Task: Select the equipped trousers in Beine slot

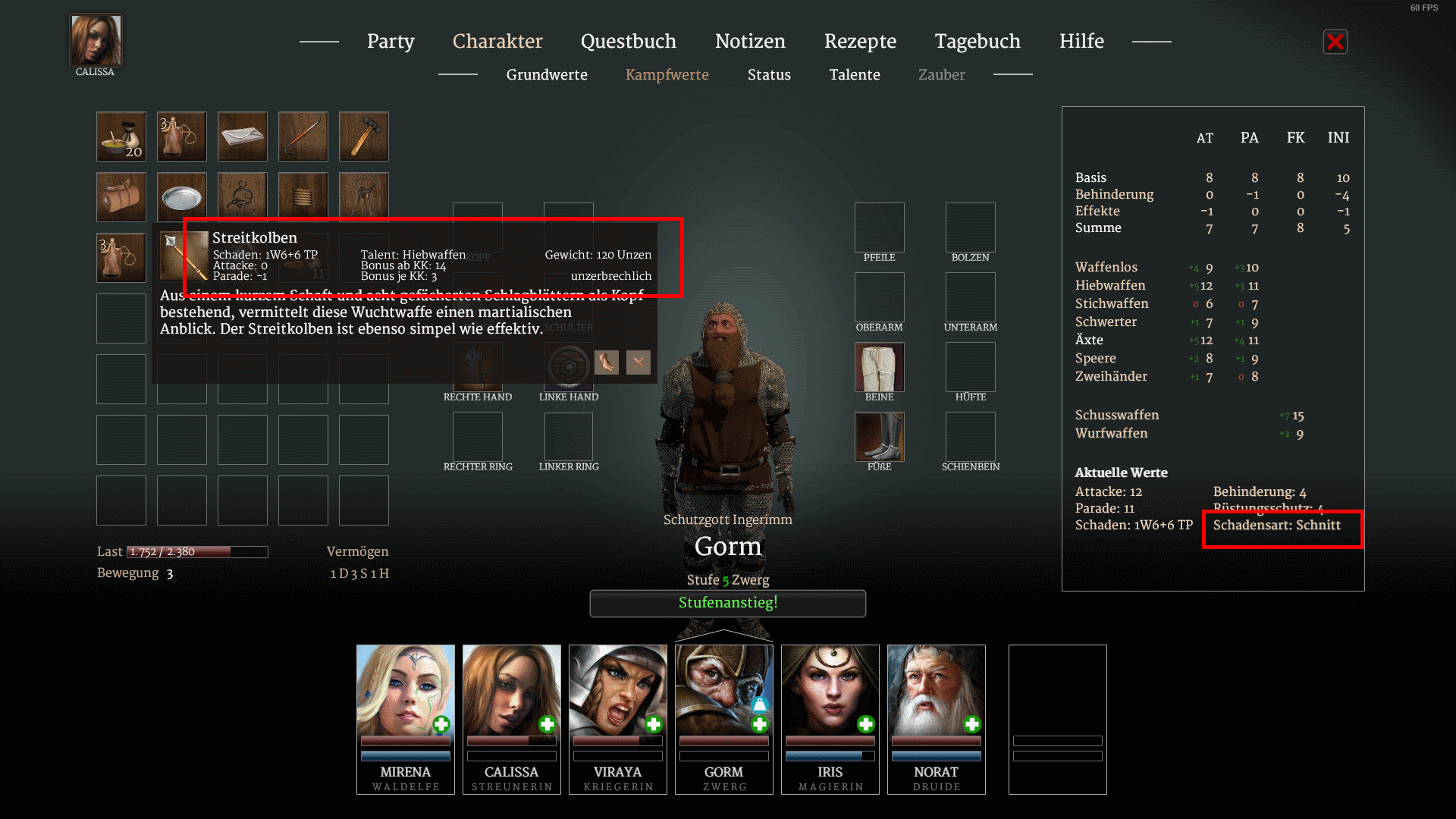Action: click(880, 367)
